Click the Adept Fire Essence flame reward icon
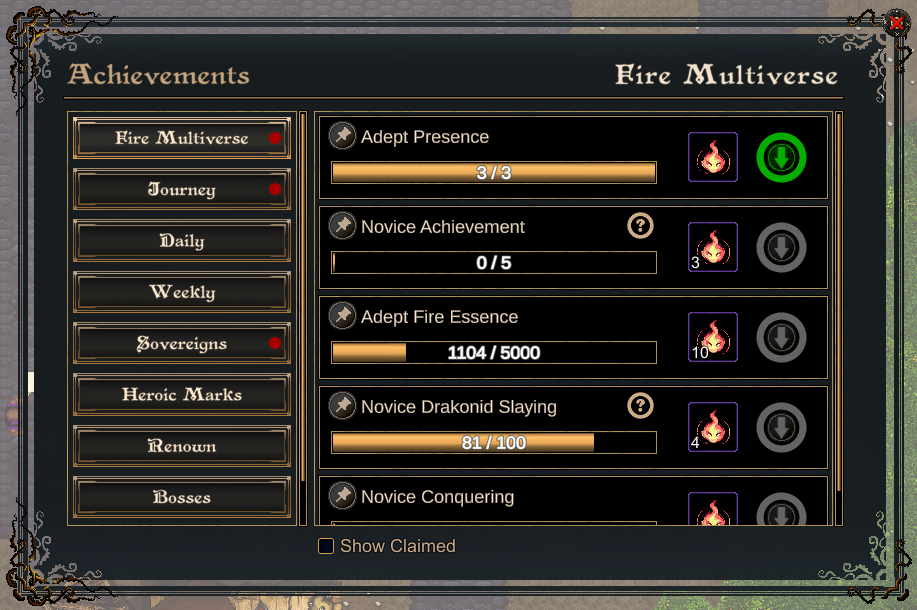 tap(713, 337)
